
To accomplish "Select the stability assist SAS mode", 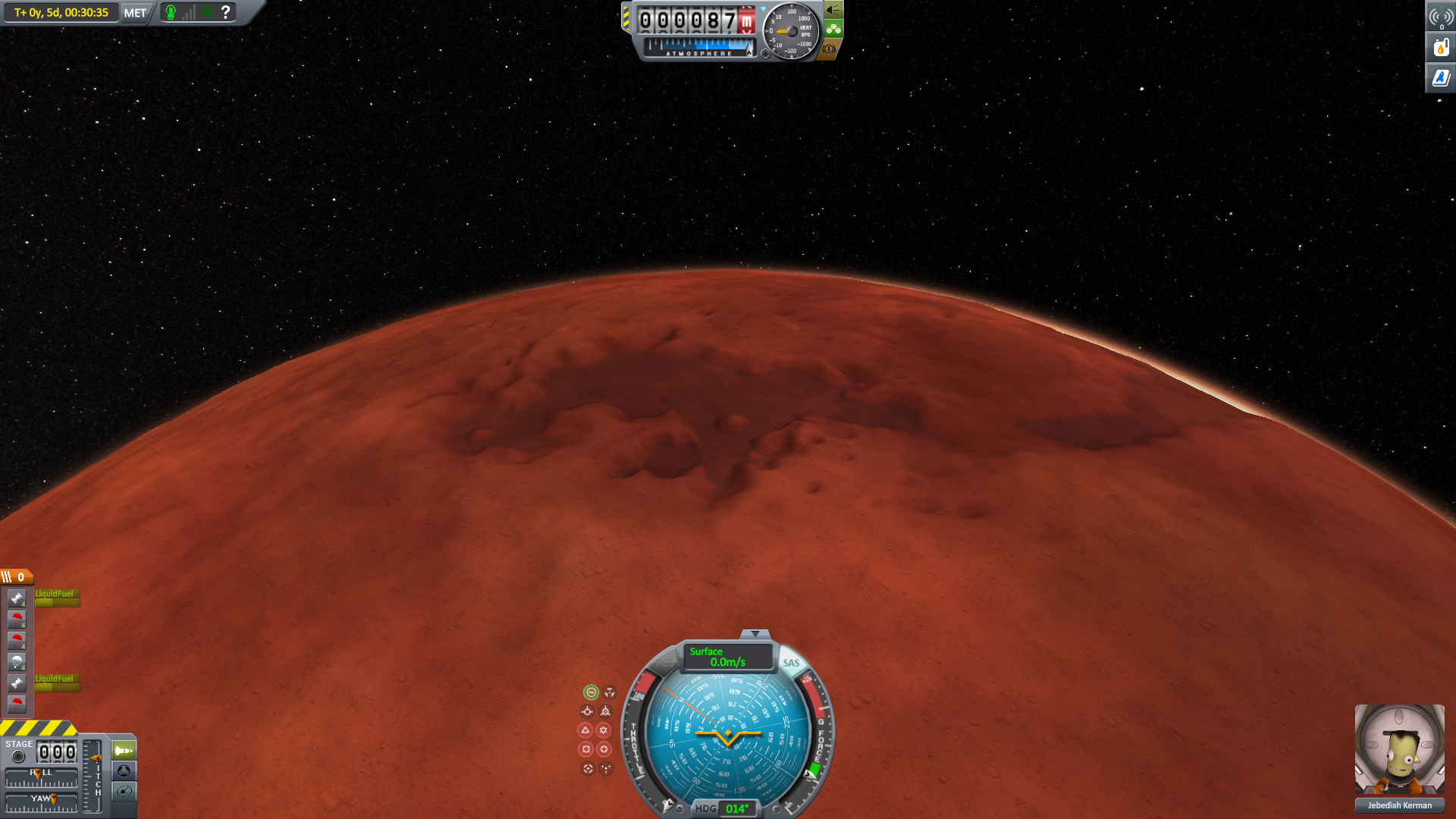I will [591, 692].
